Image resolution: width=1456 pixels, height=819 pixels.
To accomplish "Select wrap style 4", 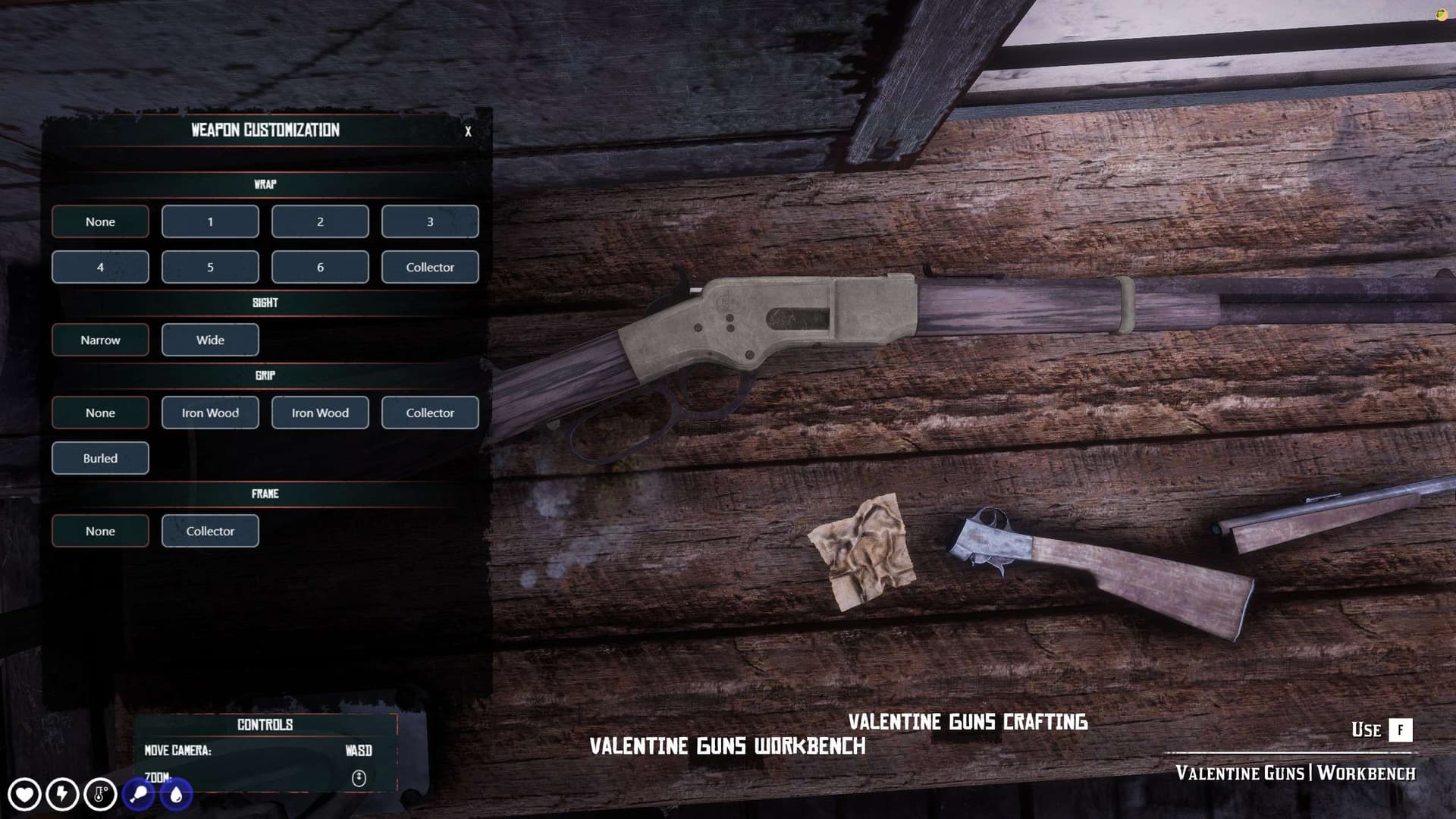I will point(100,267).
